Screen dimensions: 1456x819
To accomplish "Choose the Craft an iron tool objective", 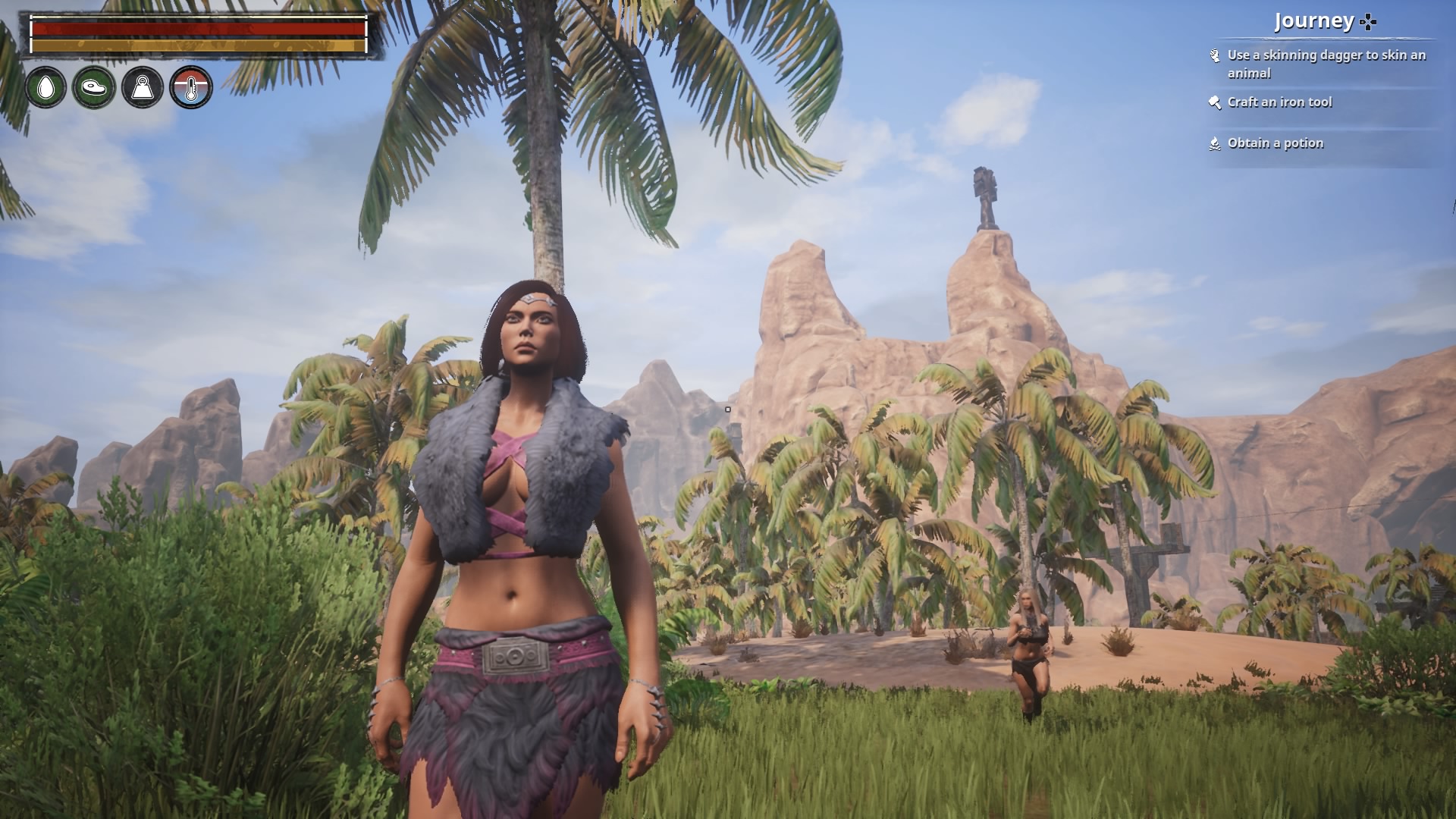I will coord(1279,102).
